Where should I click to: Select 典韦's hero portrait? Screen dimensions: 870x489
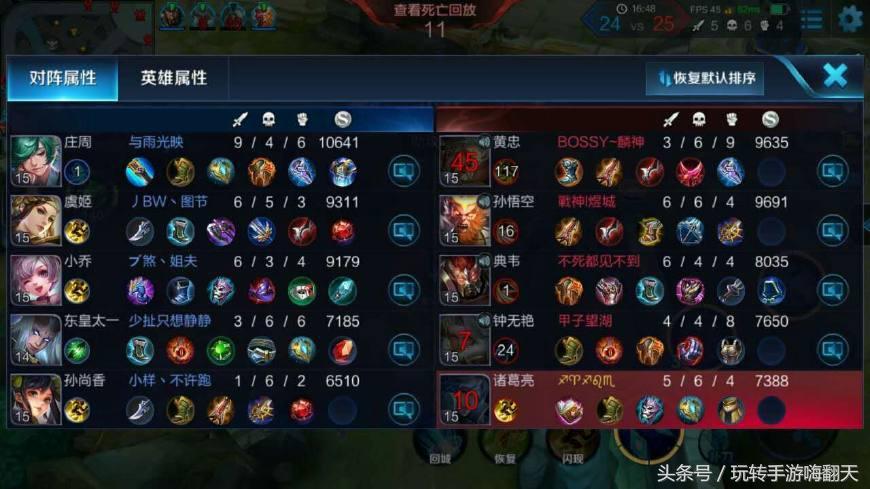465,279
